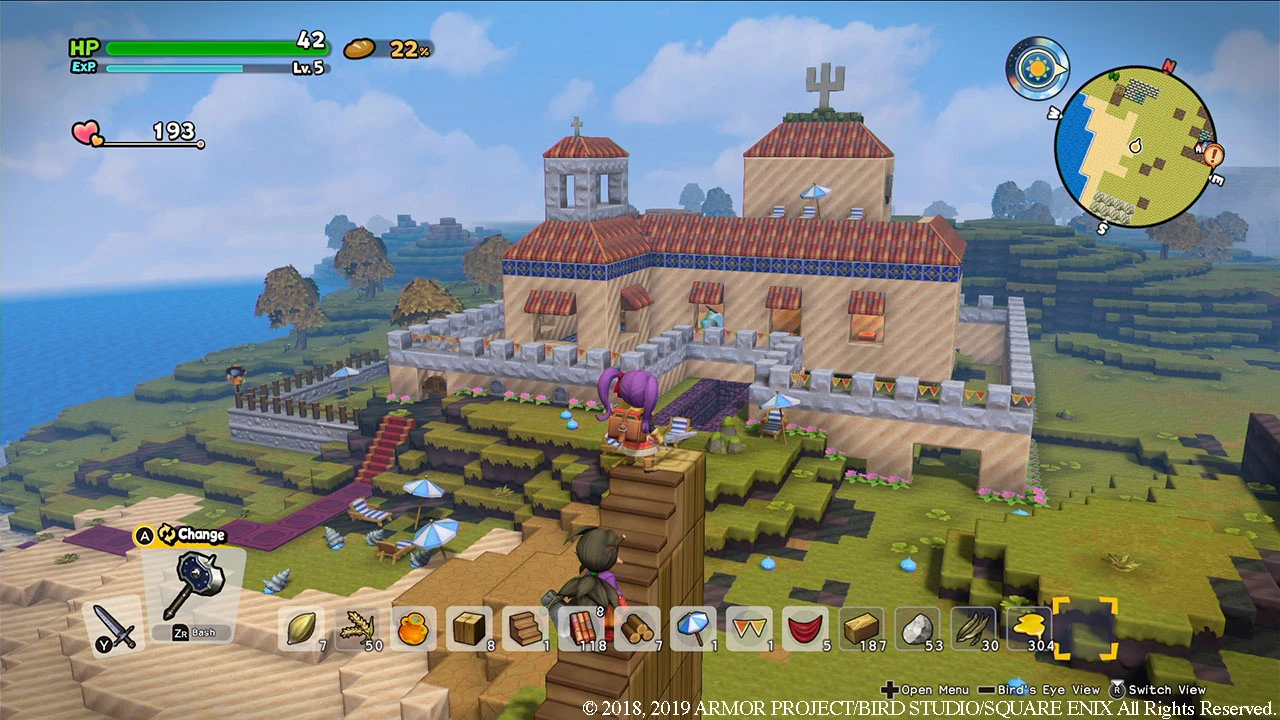Pick the stone stack of 53
Screen dimensions: 1280x720
[916, 628]
